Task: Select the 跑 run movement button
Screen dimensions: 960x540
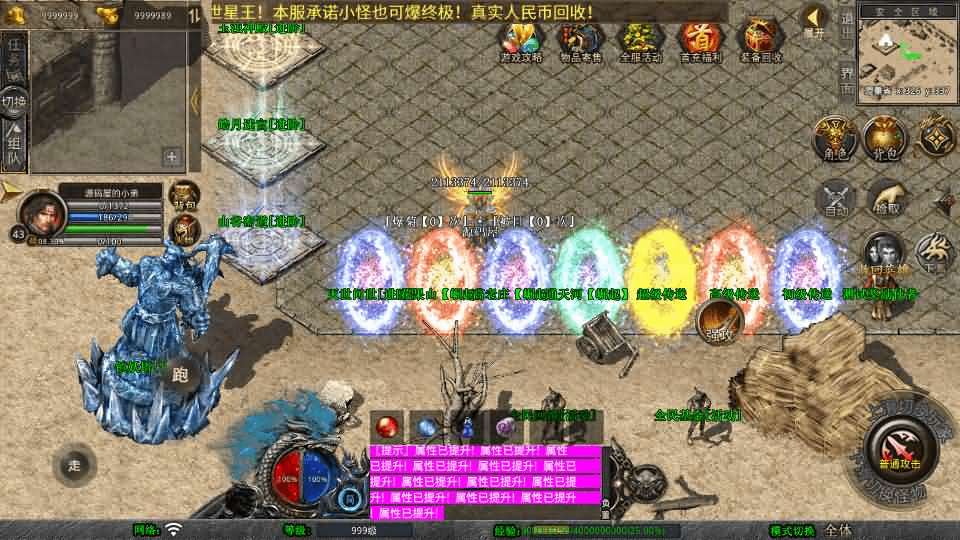Action: tap(181, 376)
